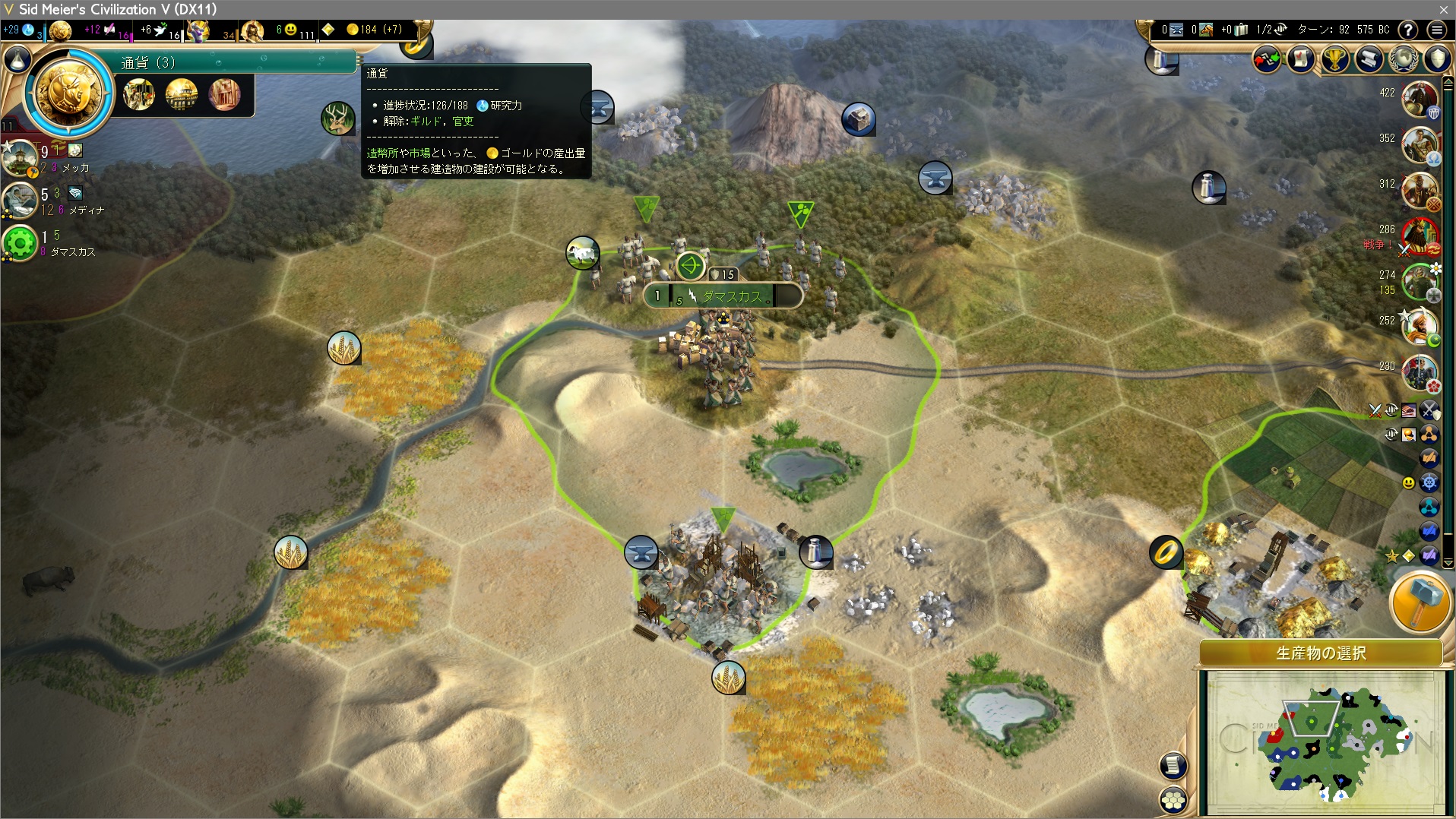Toggle the hex grid minimap option
Screen dimensions: 1456x819
1173,799
